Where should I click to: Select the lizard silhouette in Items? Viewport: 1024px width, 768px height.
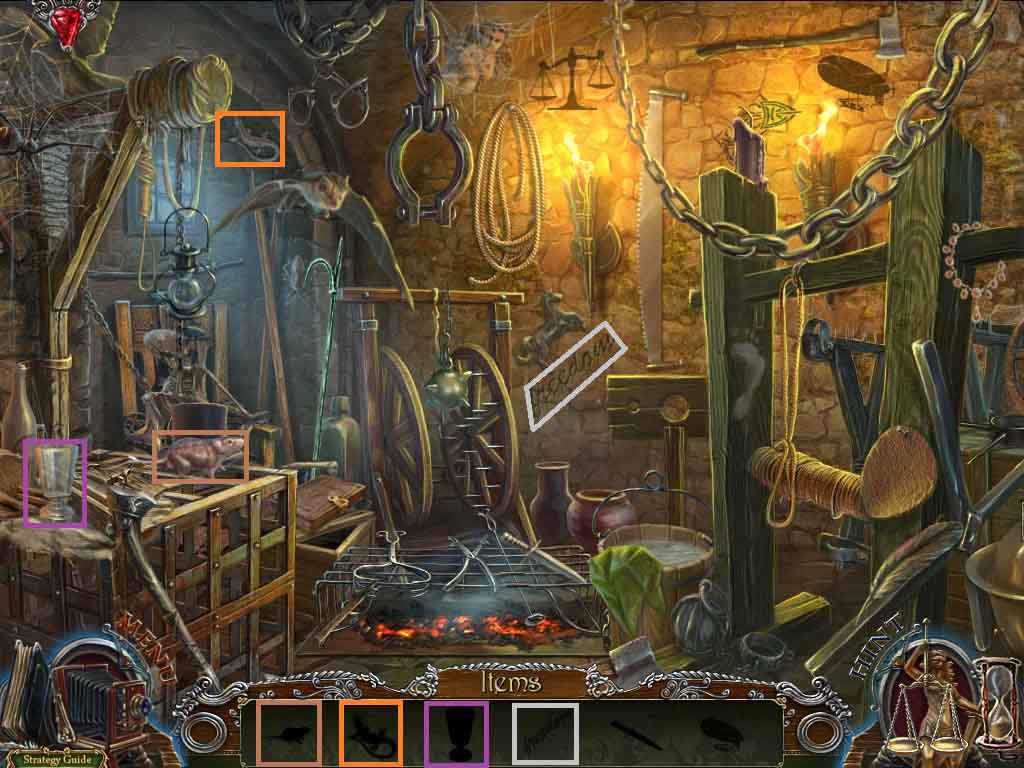[371, 733]
